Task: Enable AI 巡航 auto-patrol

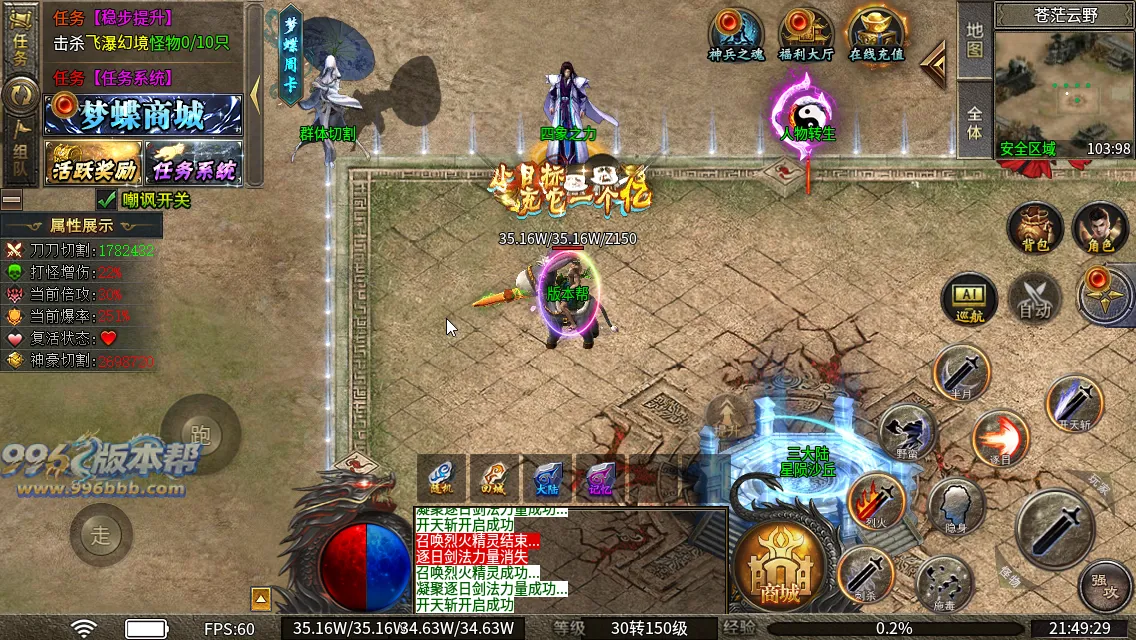Action: 969,299
